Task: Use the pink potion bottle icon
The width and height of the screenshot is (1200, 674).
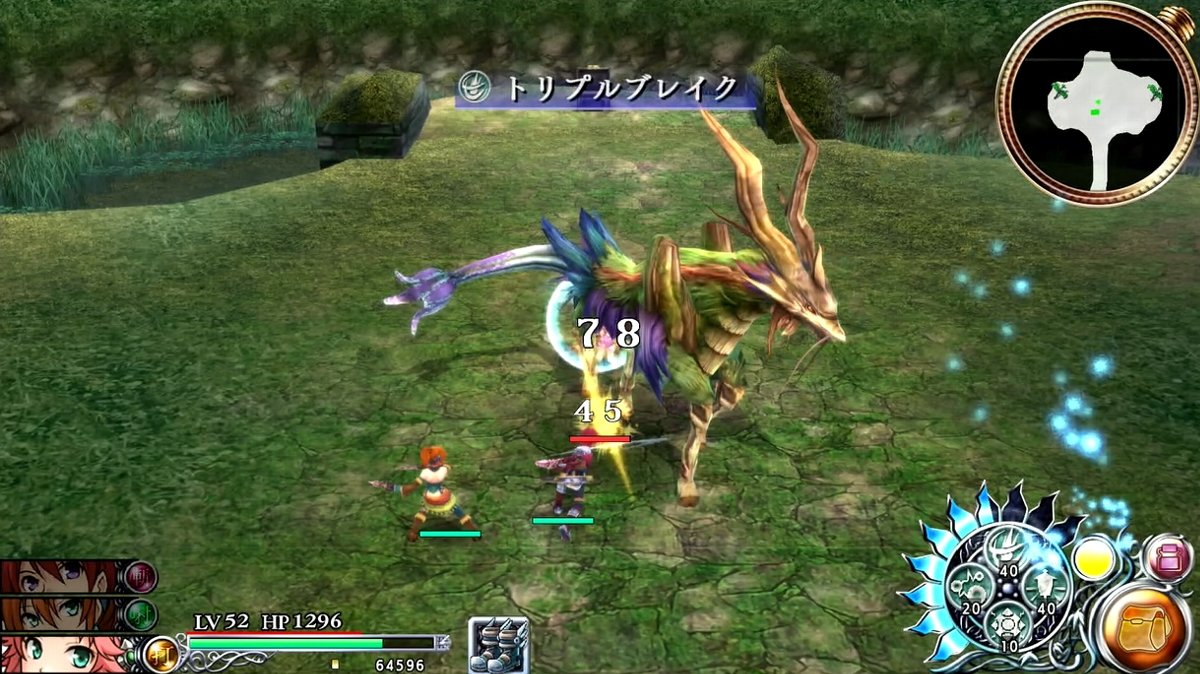Action: [1168, 559]
